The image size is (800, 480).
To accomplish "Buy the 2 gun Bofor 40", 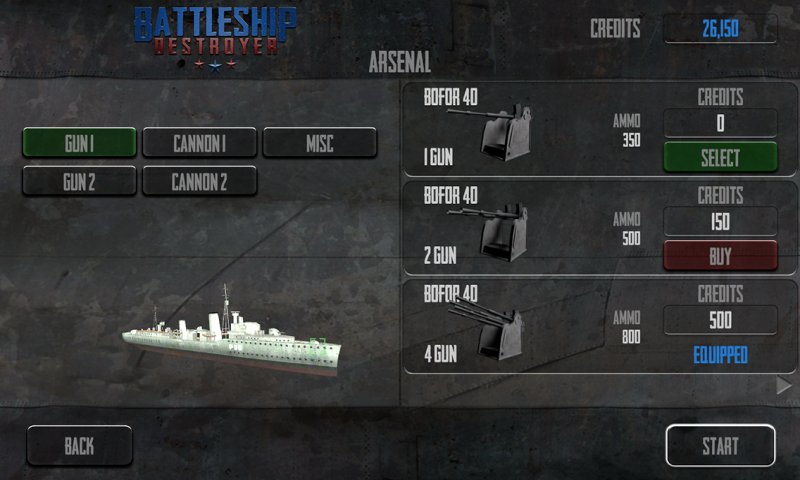I will click(720, 255).
